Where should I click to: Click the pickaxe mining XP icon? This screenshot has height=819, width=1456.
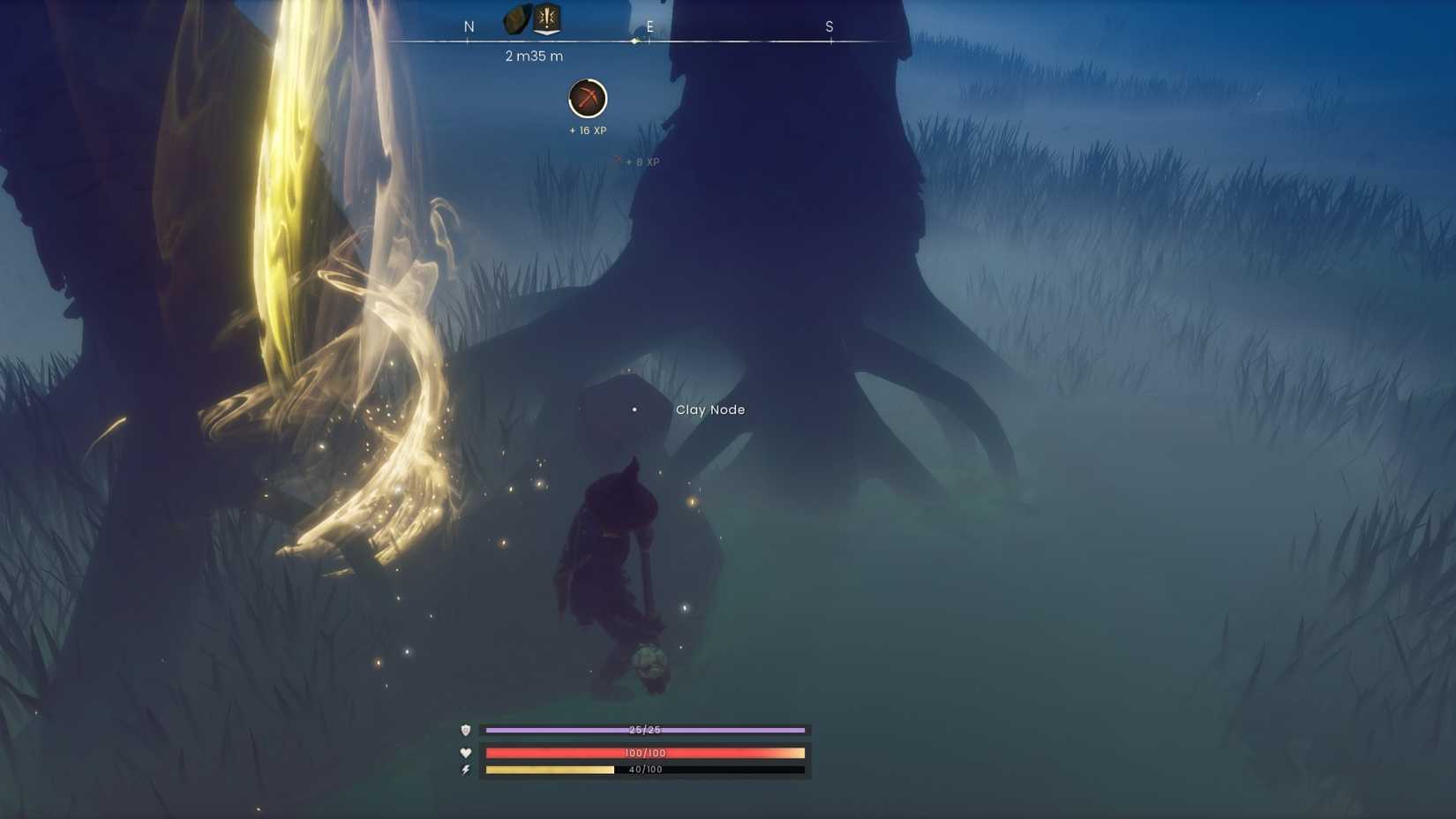pos(588,100)
